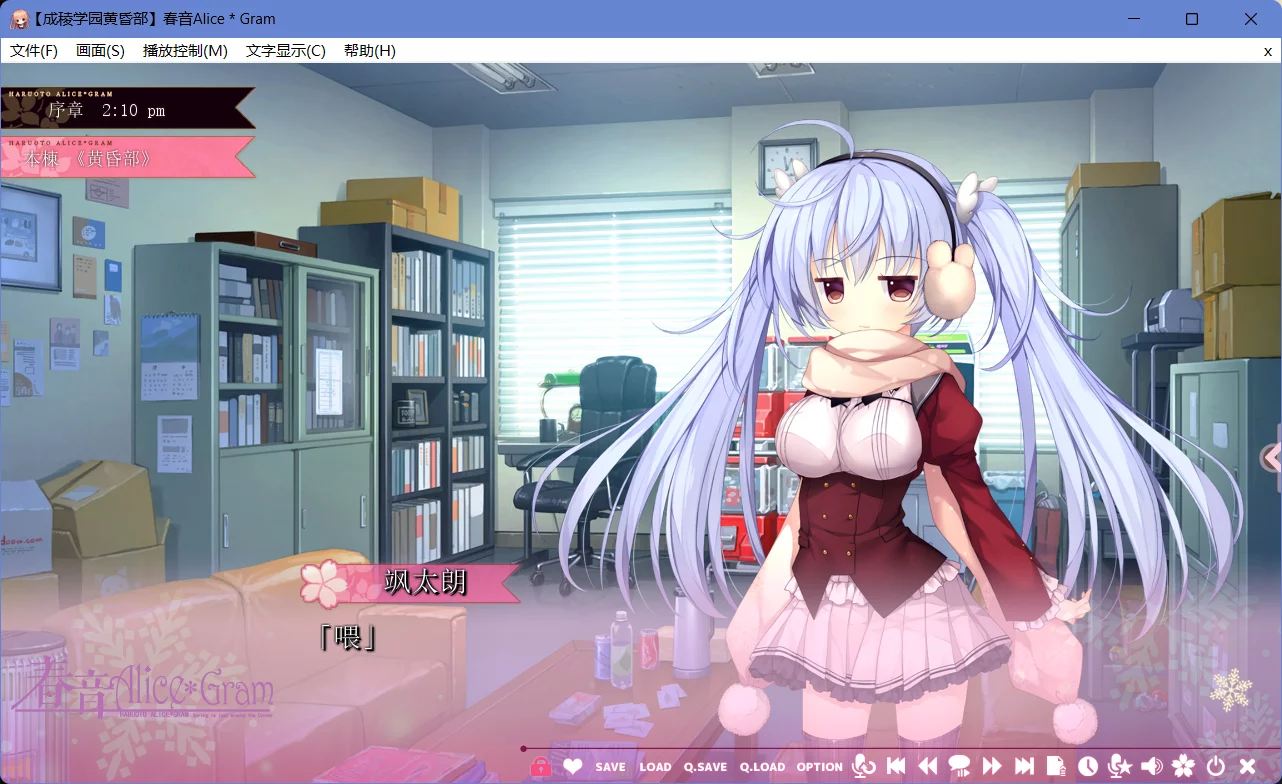This screenshot has width=1282, height=784.
Task: Replay the current voice line
Action: [x=863, y=765]
